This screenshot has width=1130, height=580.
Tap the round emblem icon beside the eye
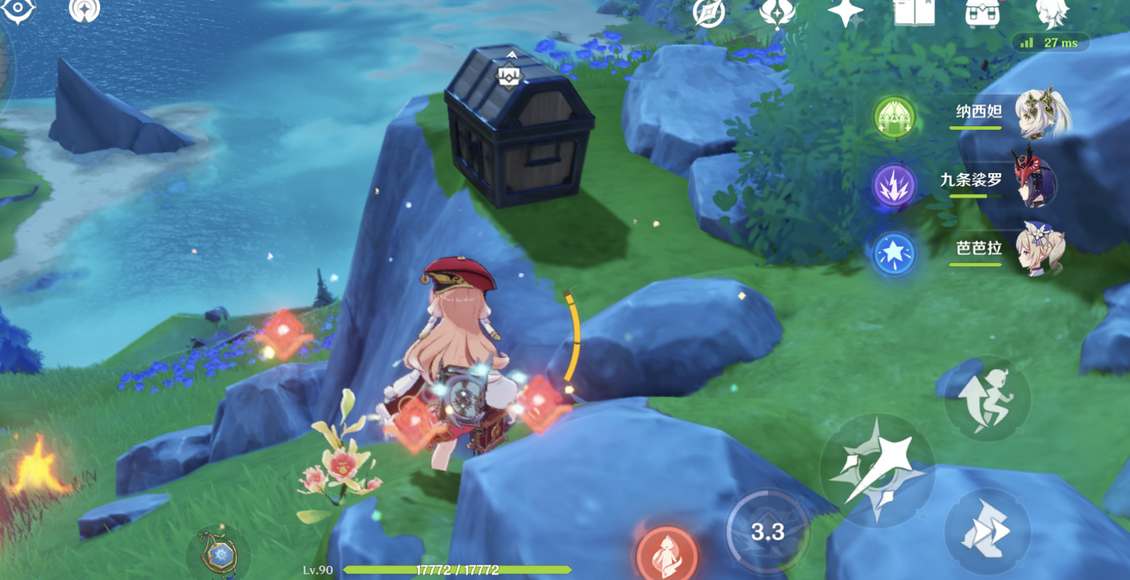pos(84,10)
